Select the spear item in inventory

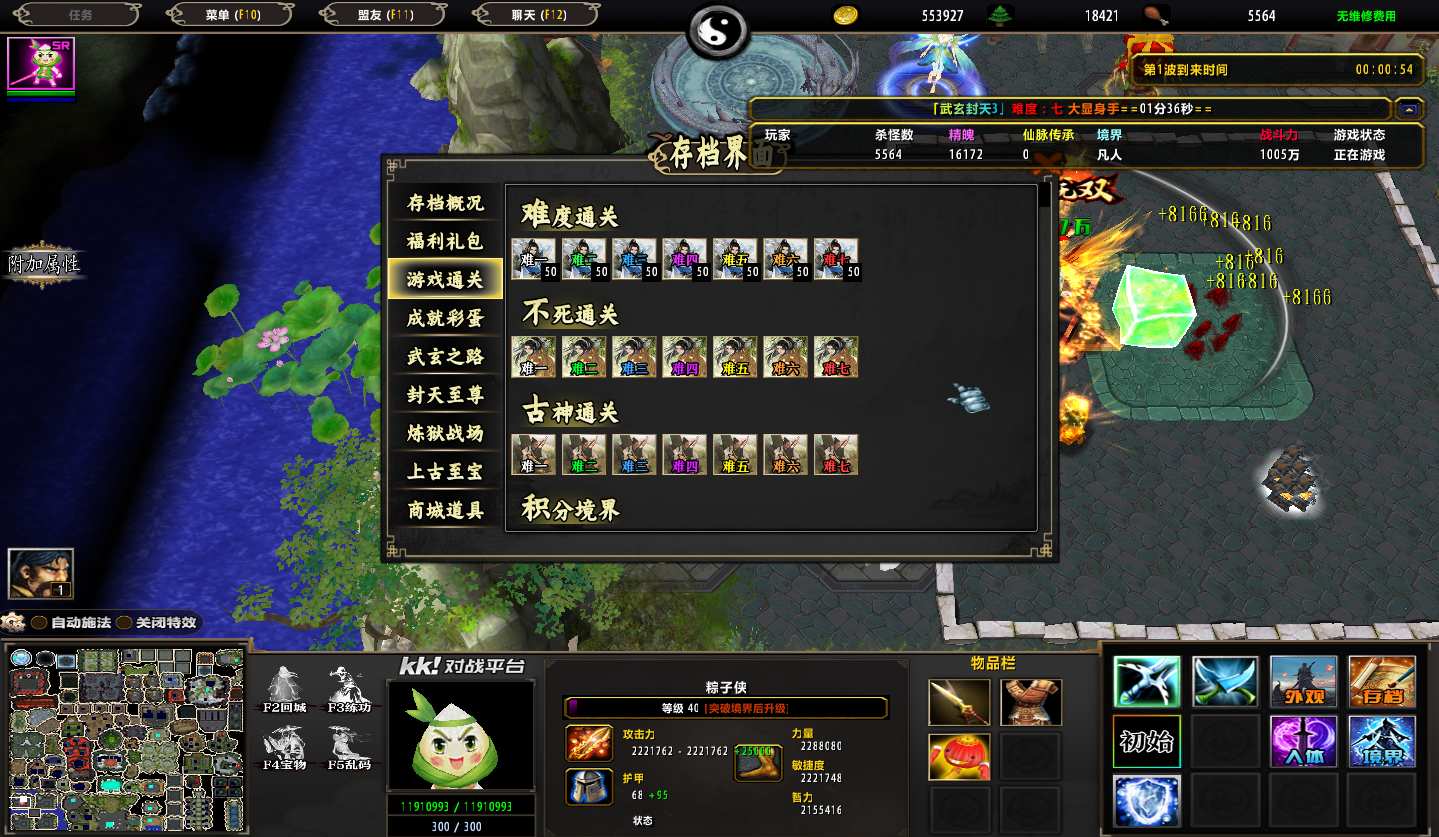(959, 702)
